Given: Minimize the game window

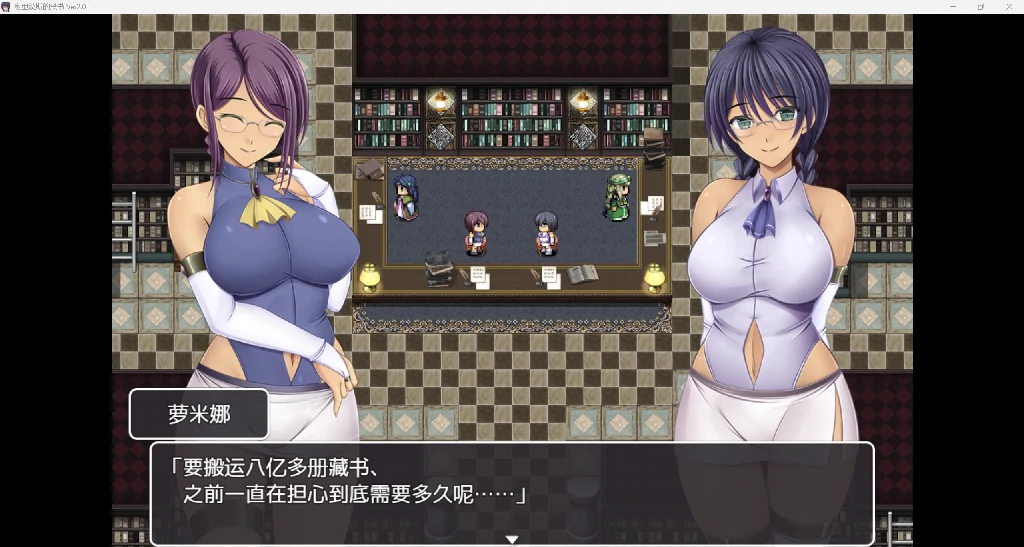Looking at the screenshot, I should pyautogui.click(x=952, y=6).
